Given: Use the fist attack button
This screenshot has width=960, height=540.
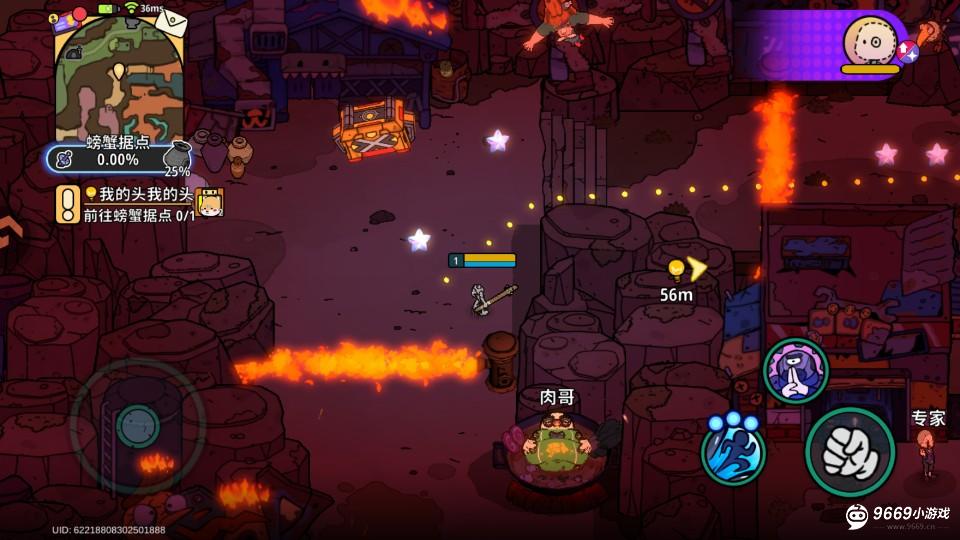Looking at the screenshot, I should [x=850, y=452].
